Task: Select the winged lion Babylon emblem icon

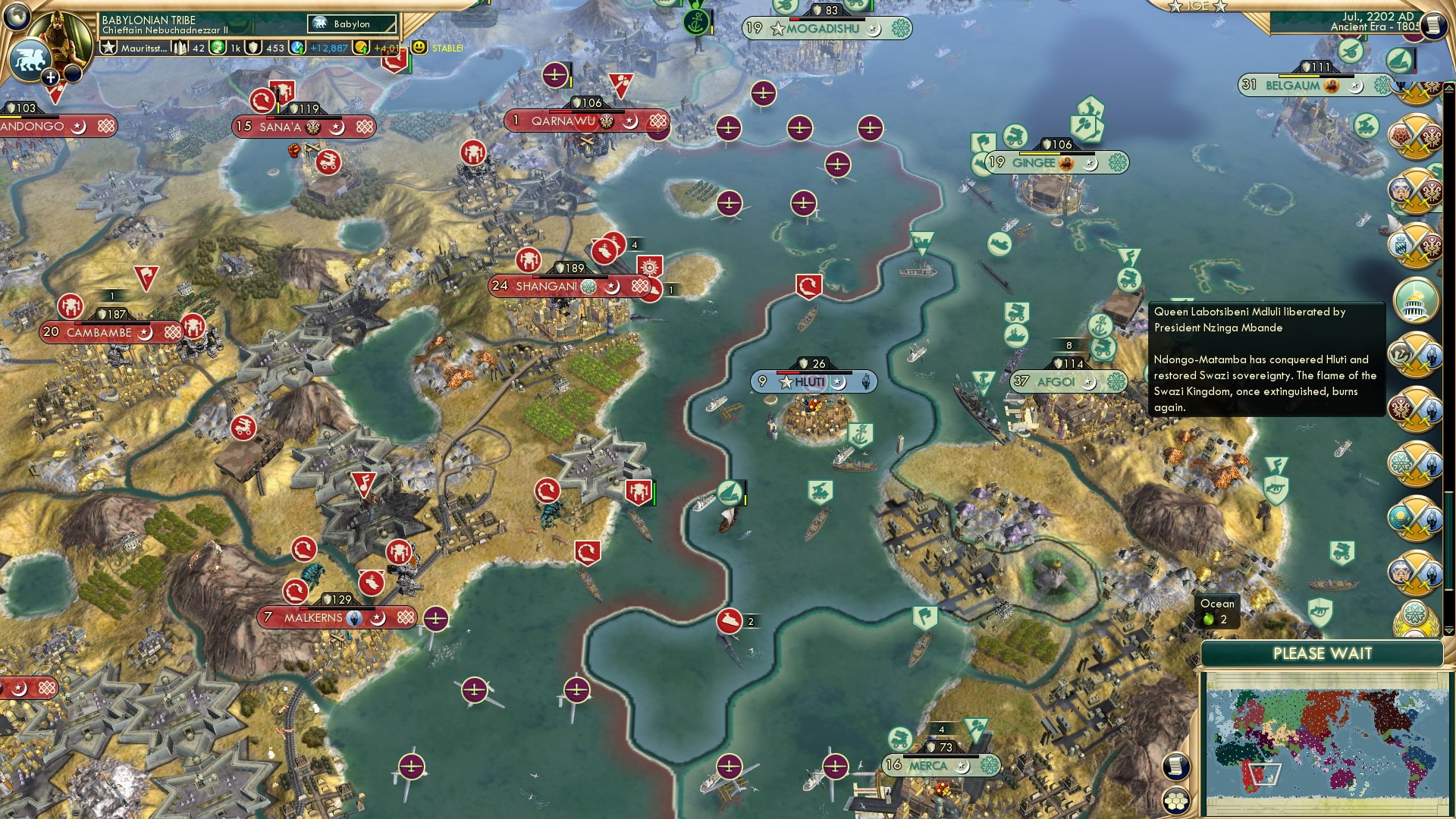Action: point(30,60)
